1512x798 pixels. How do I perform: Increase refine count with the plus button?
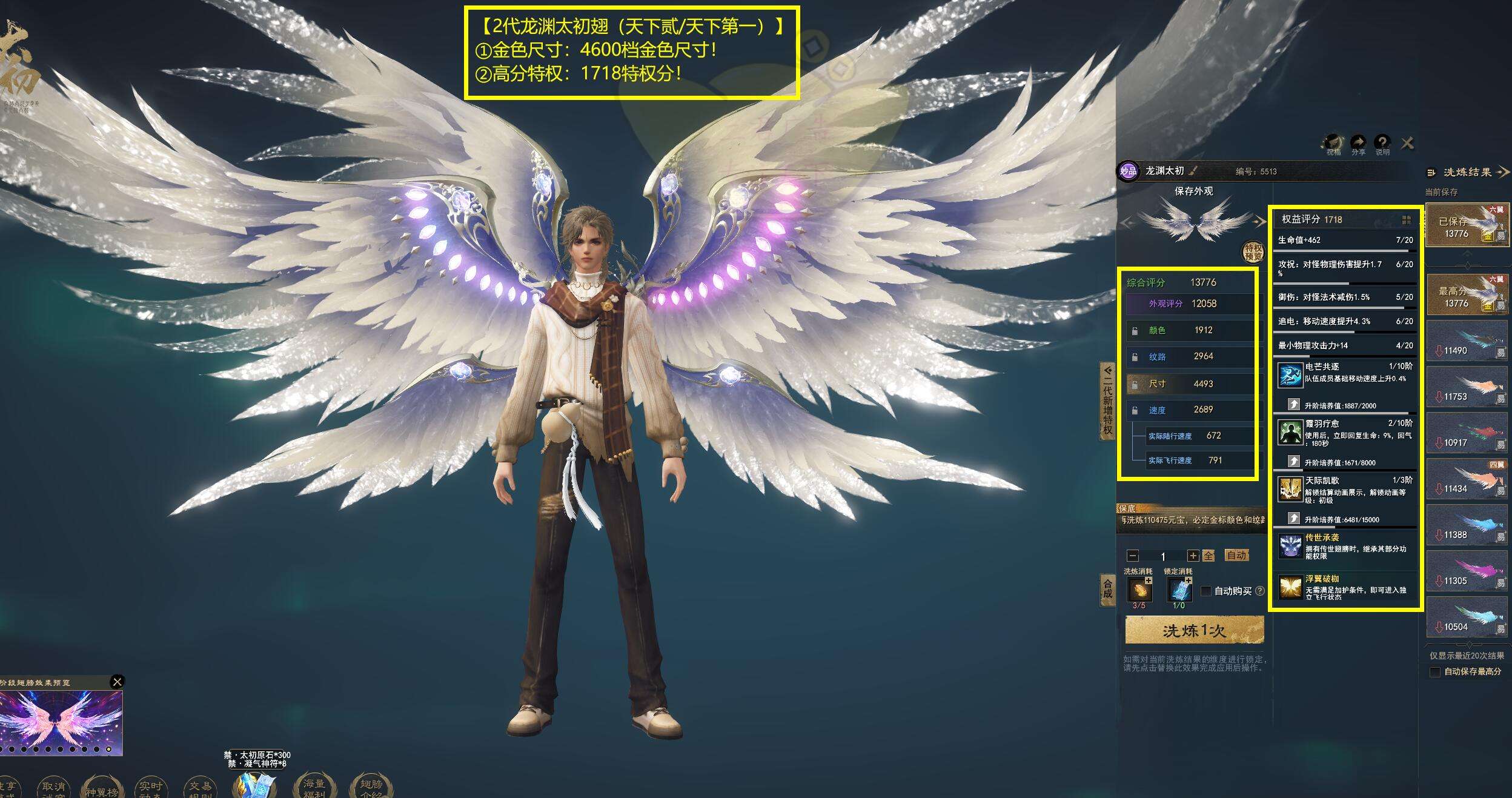[x=1193, y=556]
